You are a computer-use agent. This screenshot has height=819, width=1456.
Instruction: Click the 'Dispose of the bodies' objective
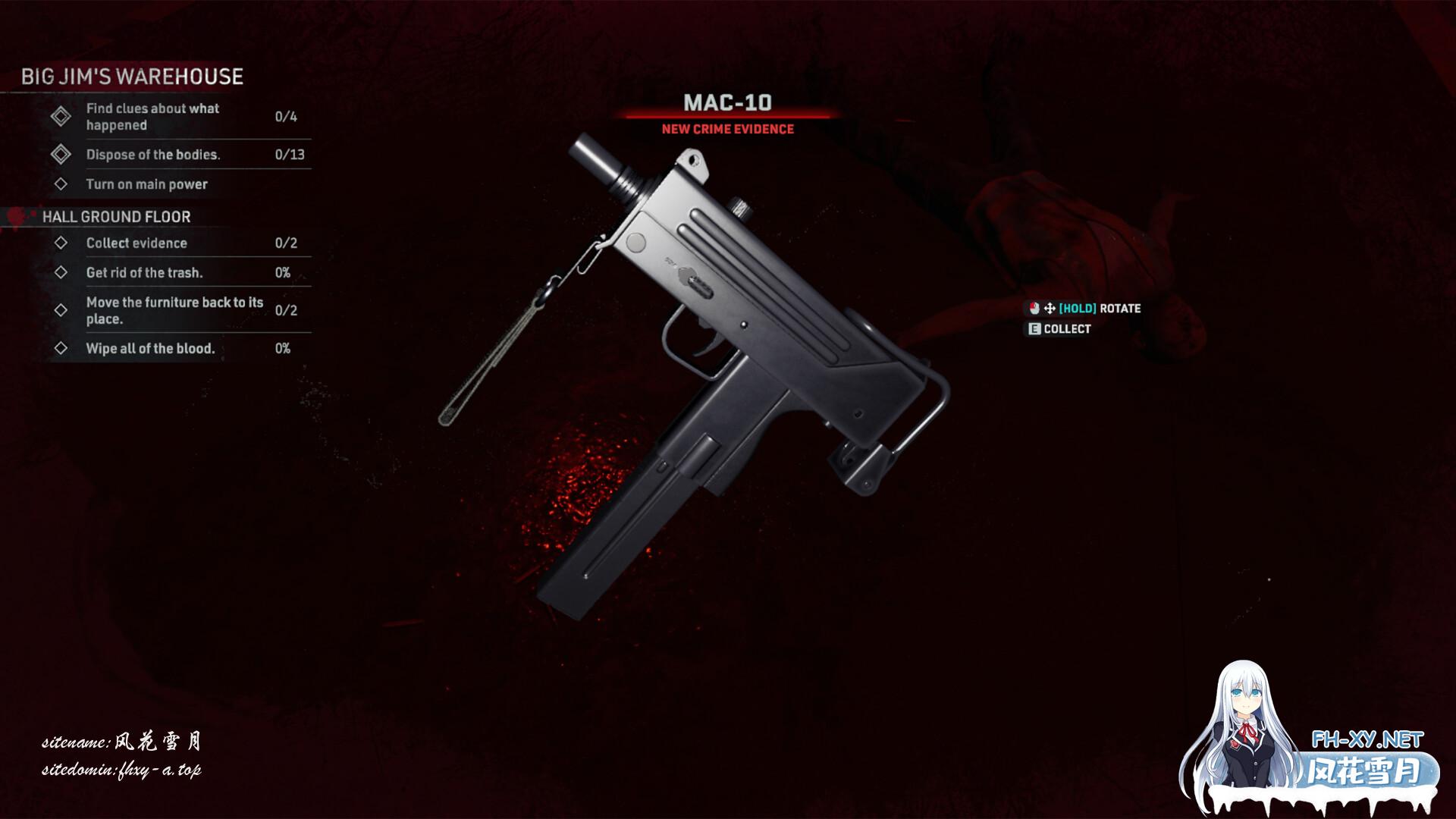coord(152,155)
